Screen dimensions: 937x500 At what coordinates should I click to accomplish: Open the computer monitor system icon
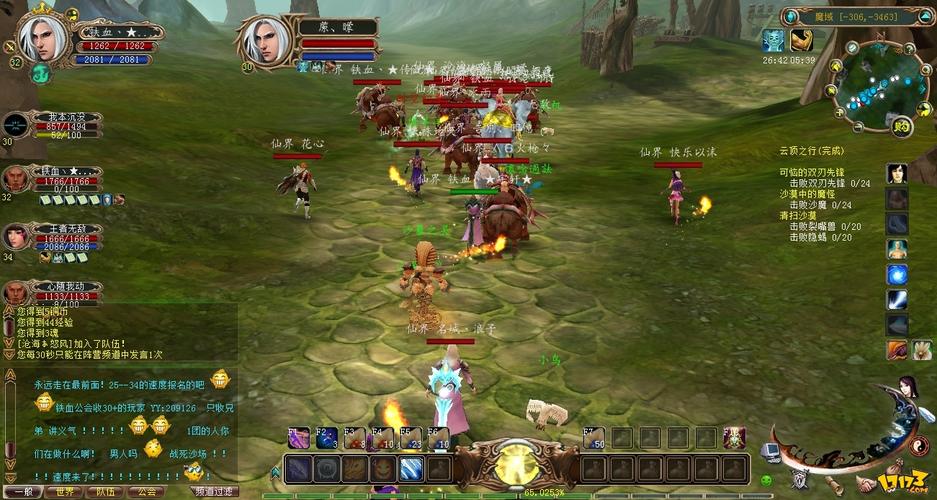[770, 454]
